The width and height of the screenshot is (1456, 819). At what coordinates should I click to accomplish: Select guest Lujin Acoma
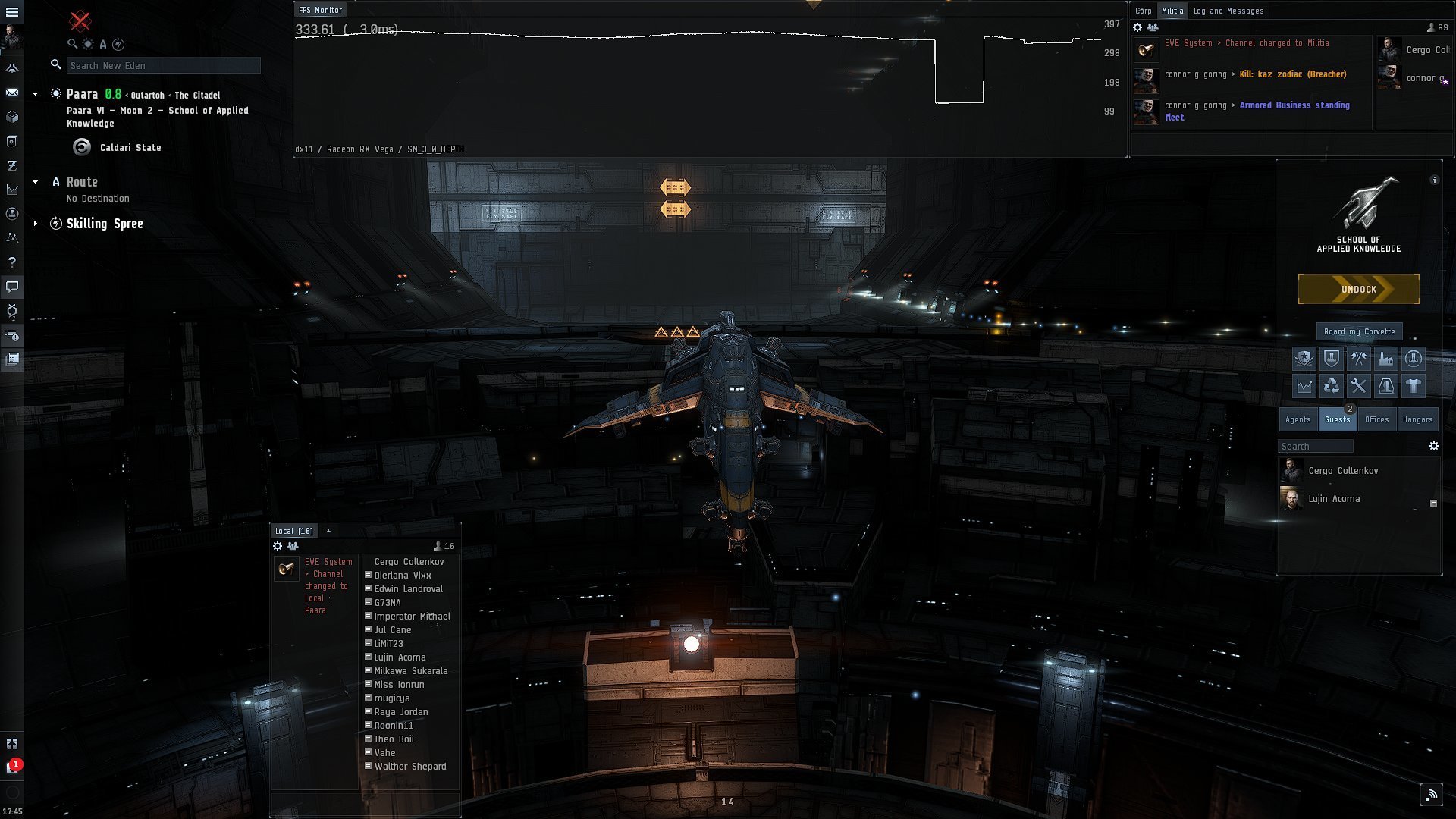pos(1333,499)
